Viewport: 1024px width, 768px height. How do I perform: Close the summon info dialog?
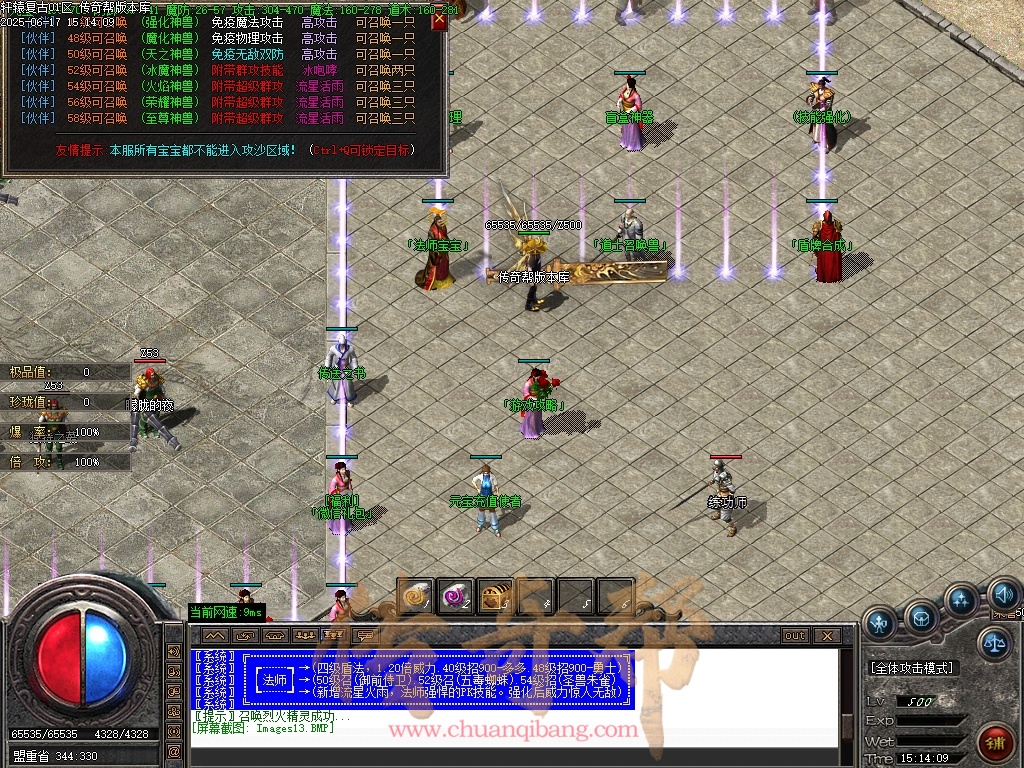(439, 20)
